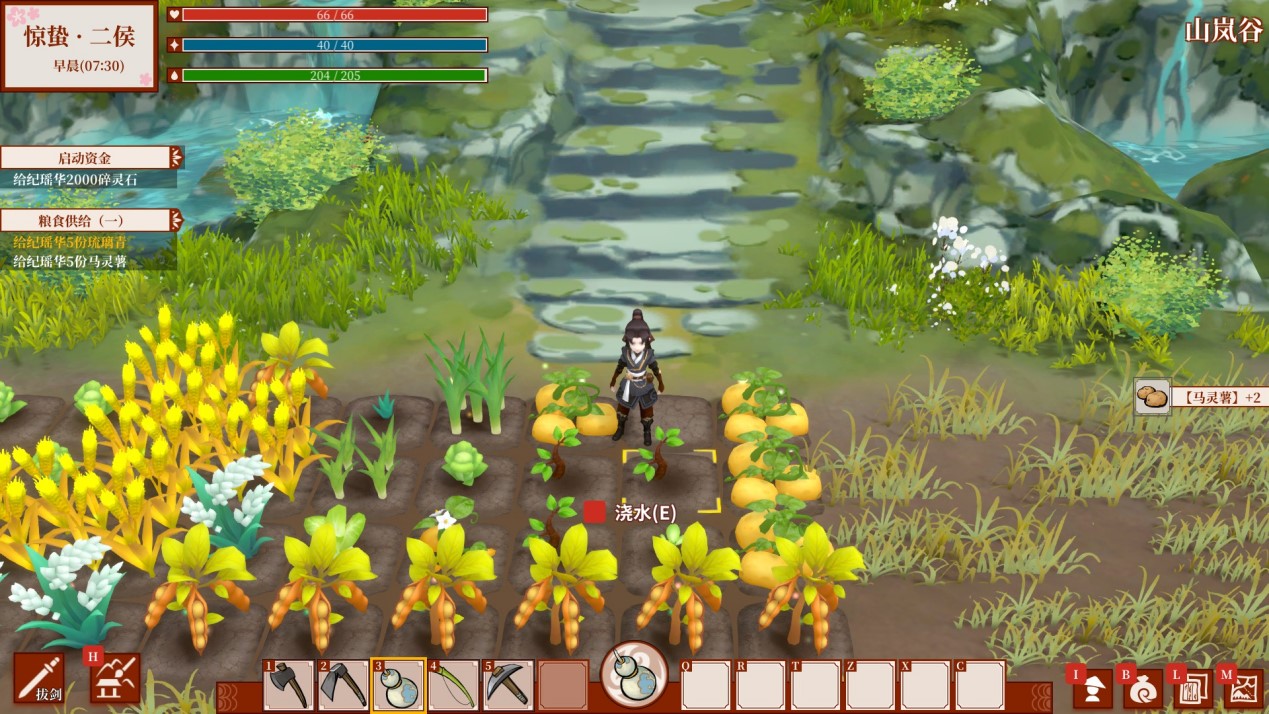The width and height of the screenshot is (1269, 714).
Task: Select the pickaxe in hotbar slot 5
Action: point(508,686)
